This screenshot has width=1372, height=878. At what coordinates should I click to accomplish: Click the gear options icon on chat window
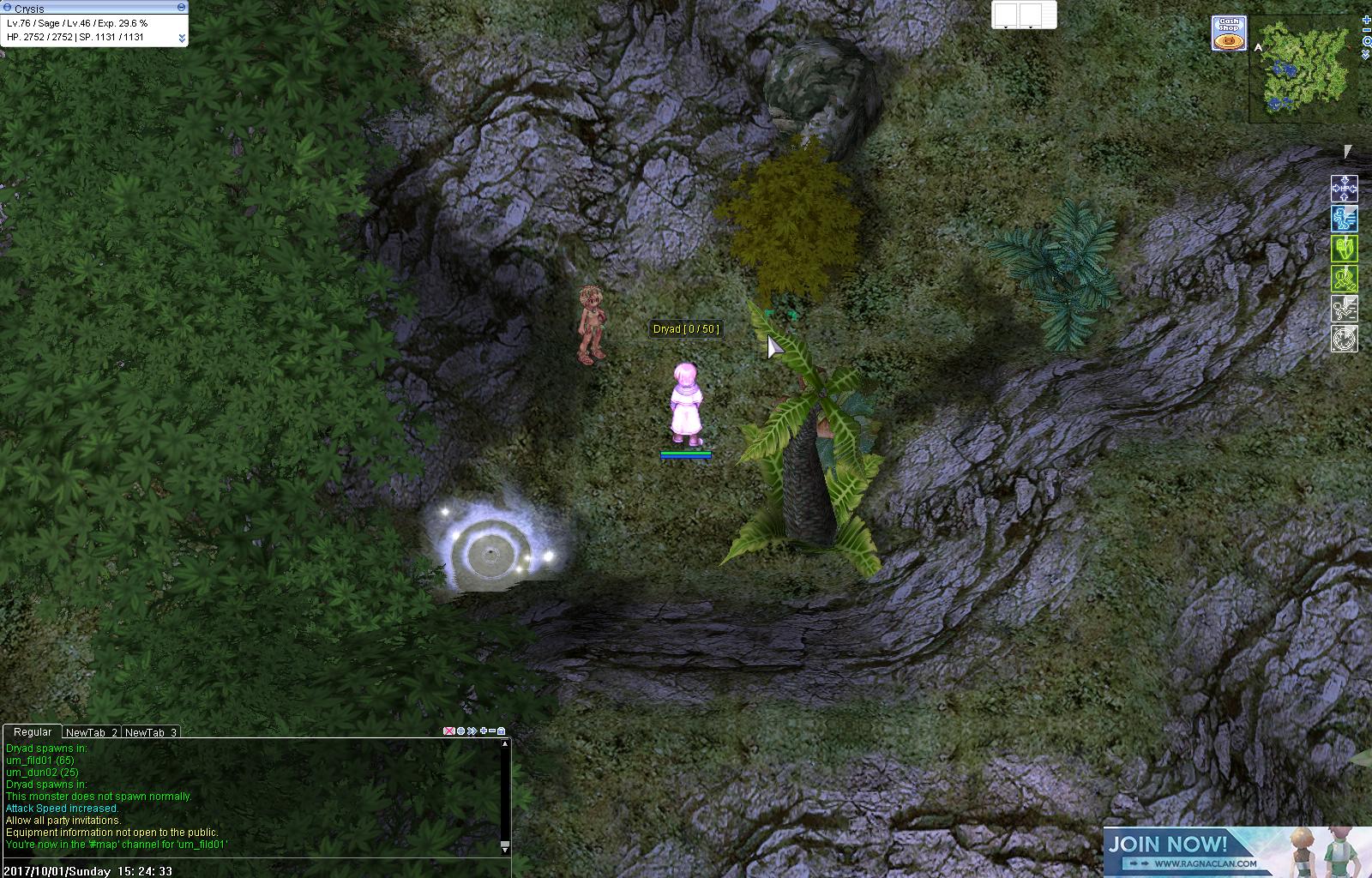pos(461,731)
